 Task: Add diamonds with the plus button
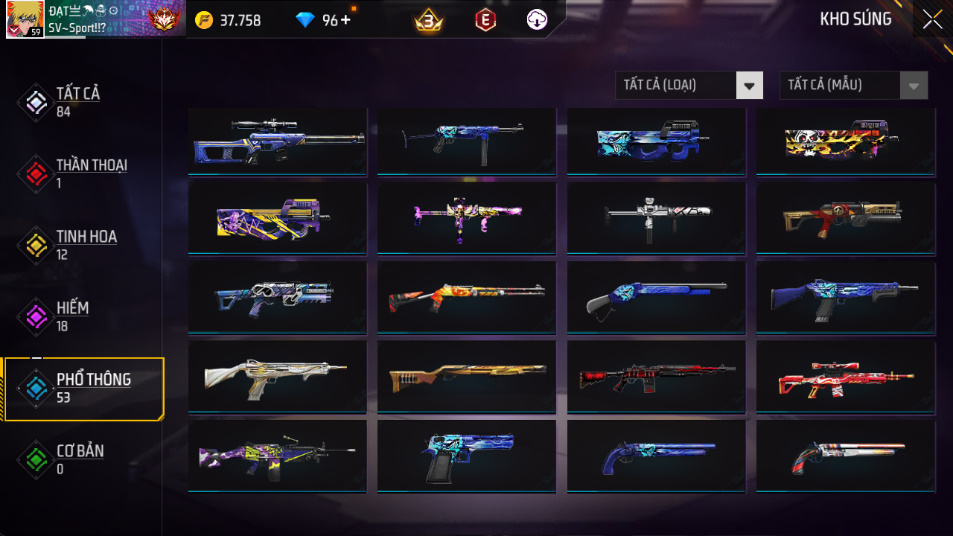(346, 20)
